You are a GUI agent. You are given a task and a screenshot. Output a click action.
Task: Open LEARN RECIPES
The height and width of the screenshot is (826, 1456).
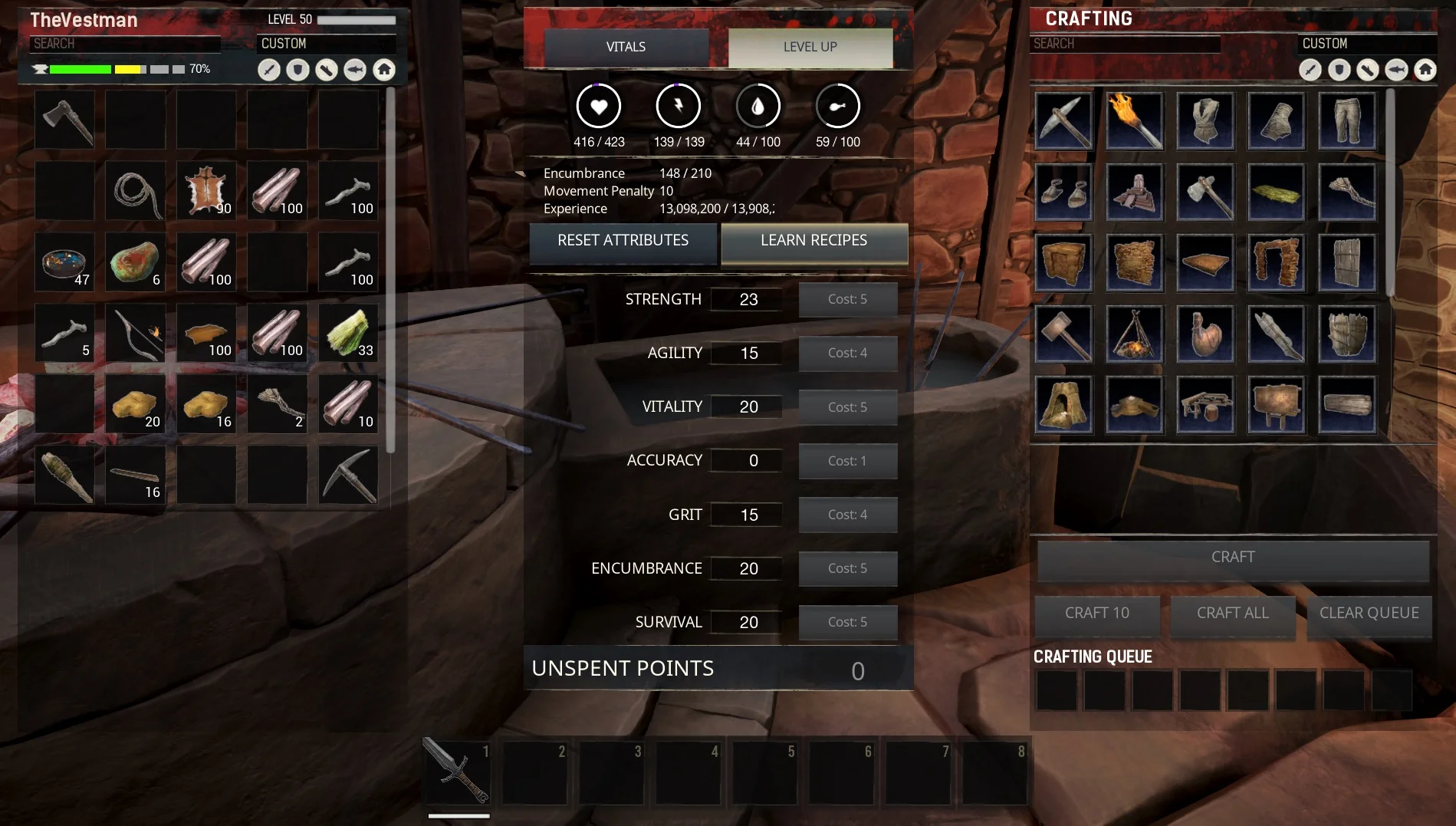[813, 242]
